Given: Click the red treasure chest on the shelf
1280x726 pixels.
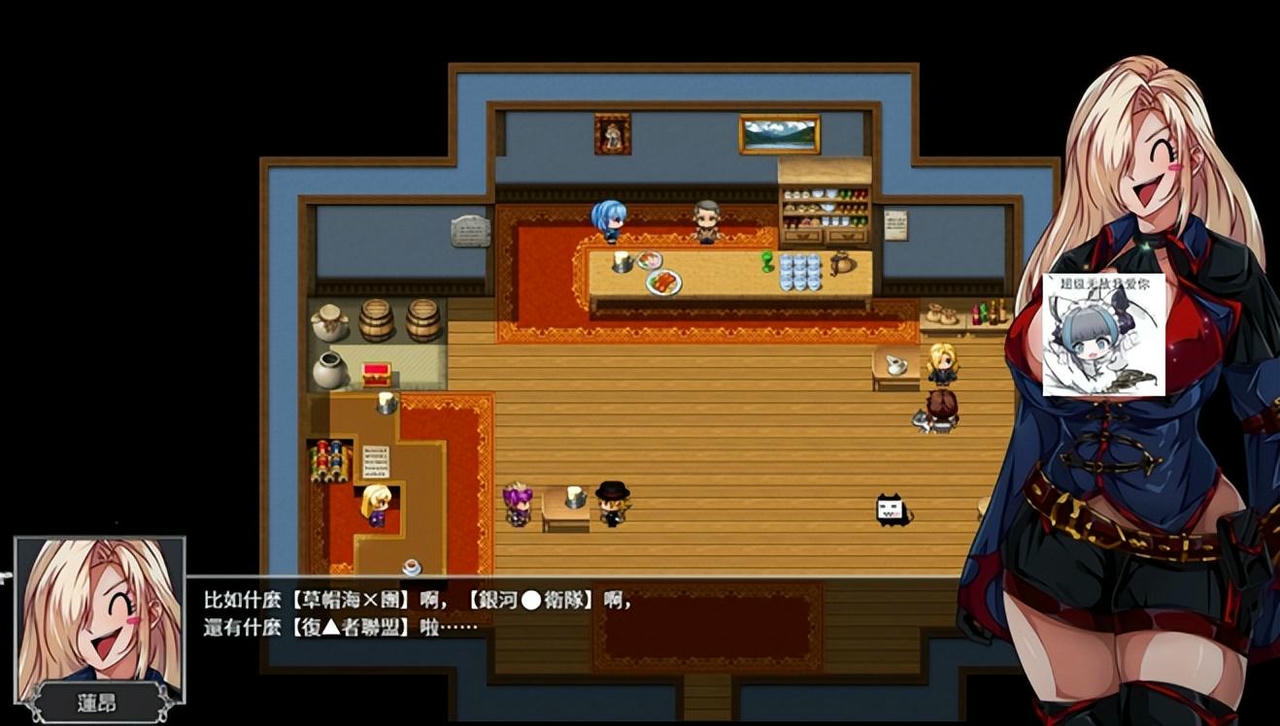Looking at the screenshot, I should (377, 375).
